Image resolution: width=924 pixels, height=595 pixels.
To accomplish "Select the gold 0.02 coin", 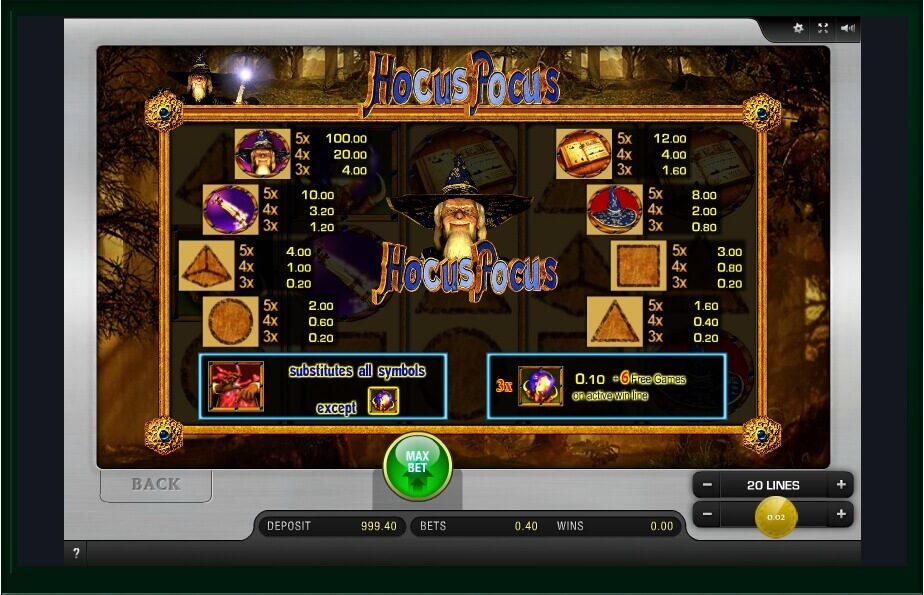I will (x=775, y=517).
